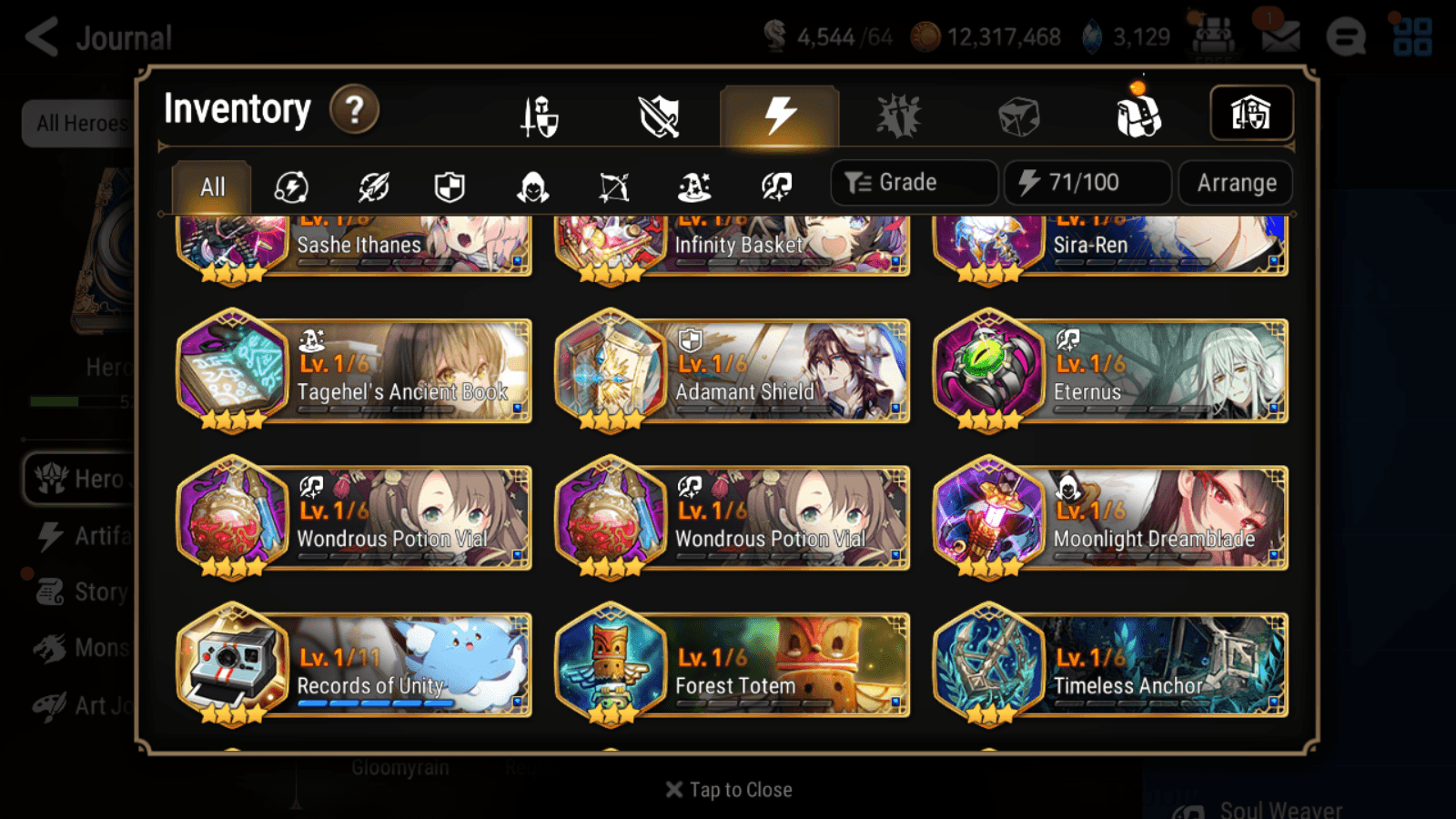Open the mail inbox with notification badge
Screen dimensions: 1456x819
[x=1281, y=38]
